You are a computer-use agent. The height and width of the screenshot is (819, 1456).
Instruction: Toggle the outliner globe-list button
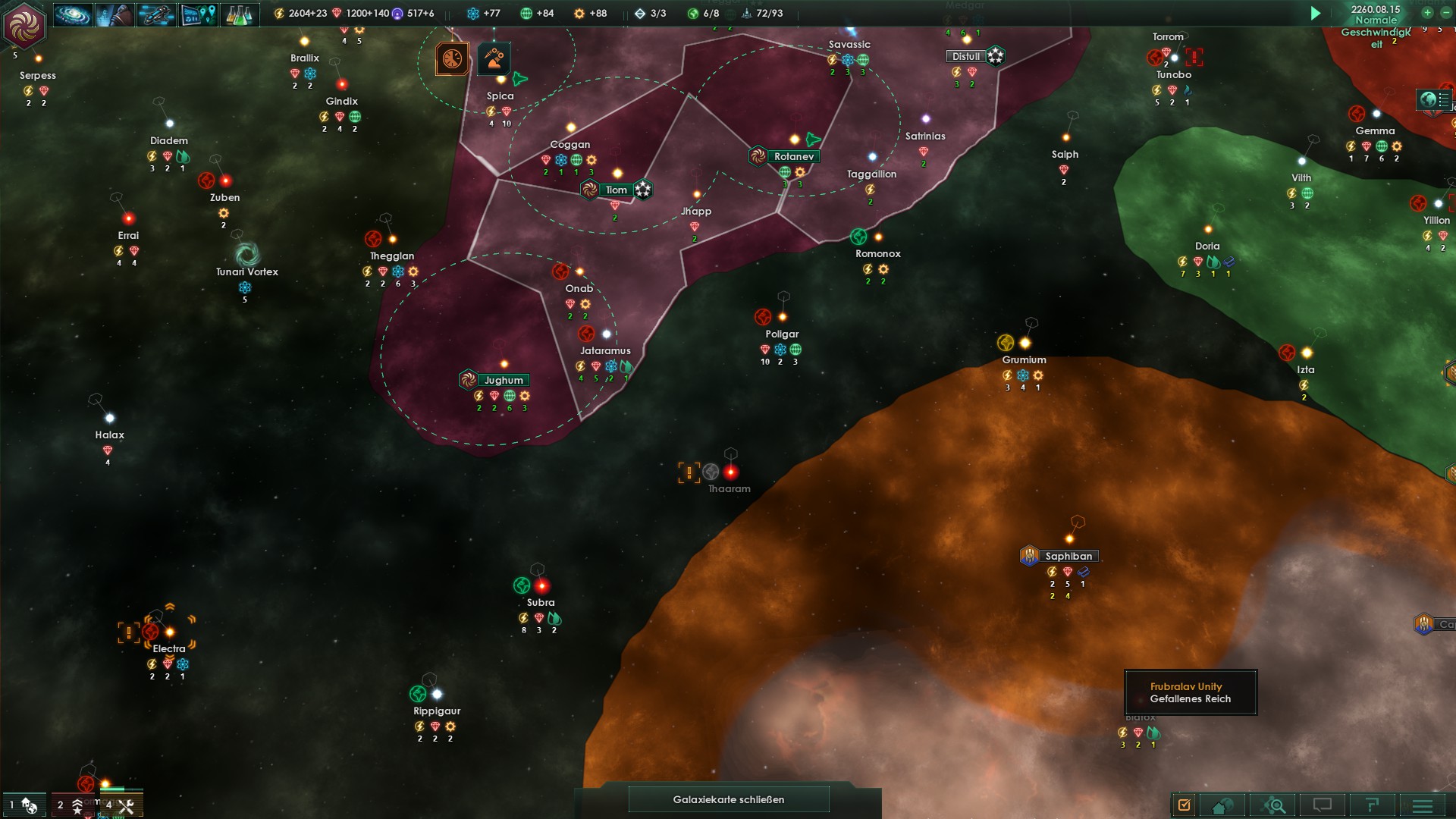tap(1435, 99)
